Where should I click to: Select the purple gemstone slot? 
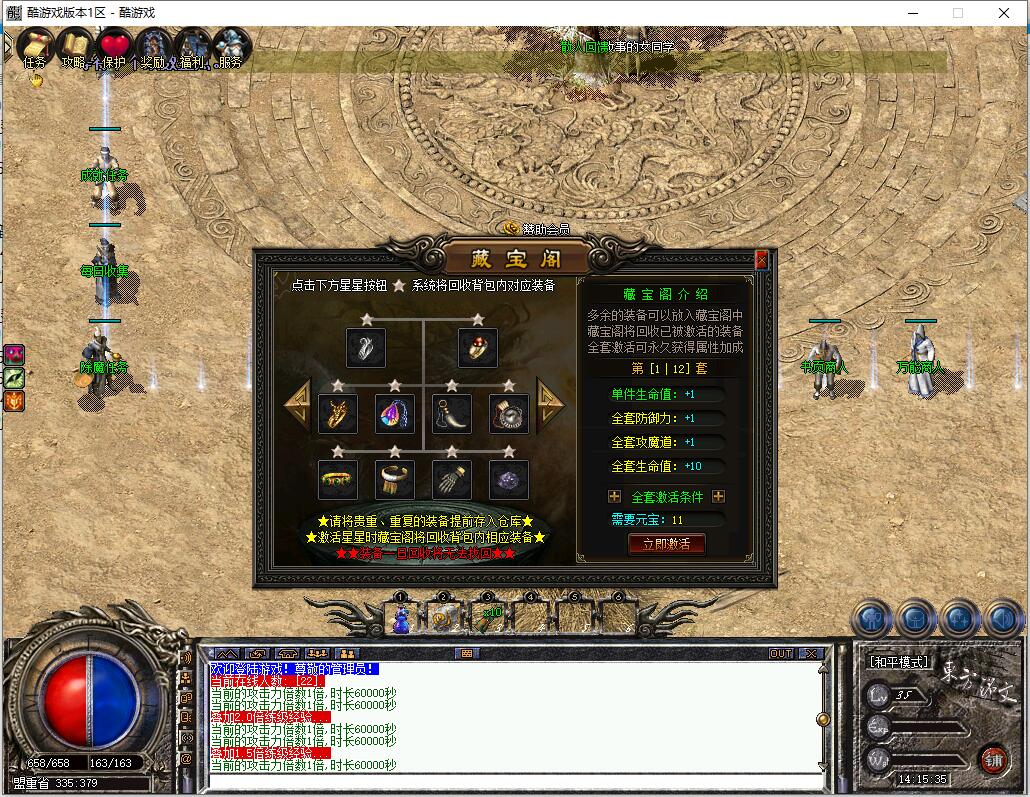click(509, 480)
